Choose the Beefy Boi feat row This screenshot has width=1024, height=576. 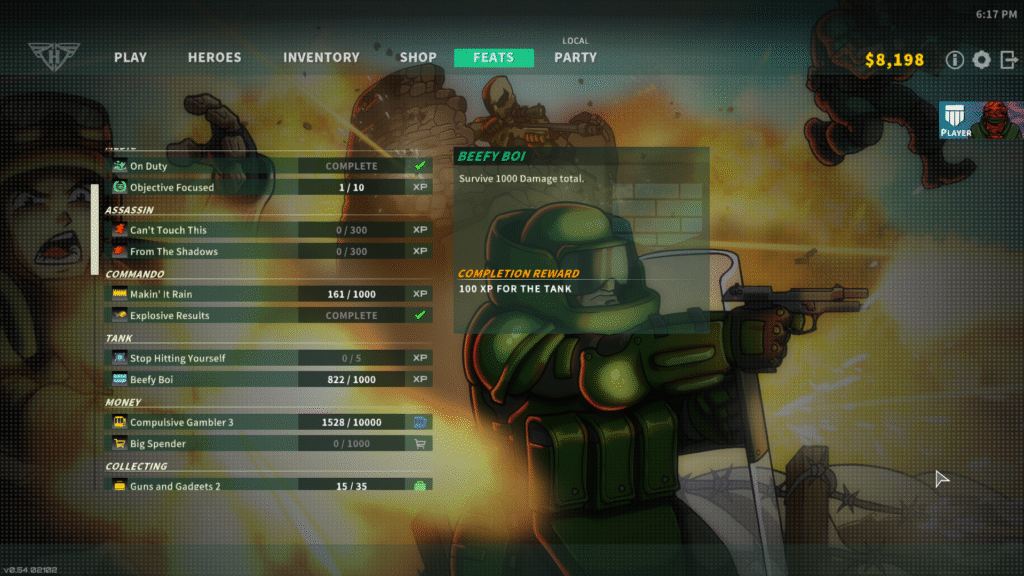pyautogui.click(x=268, y=380)
